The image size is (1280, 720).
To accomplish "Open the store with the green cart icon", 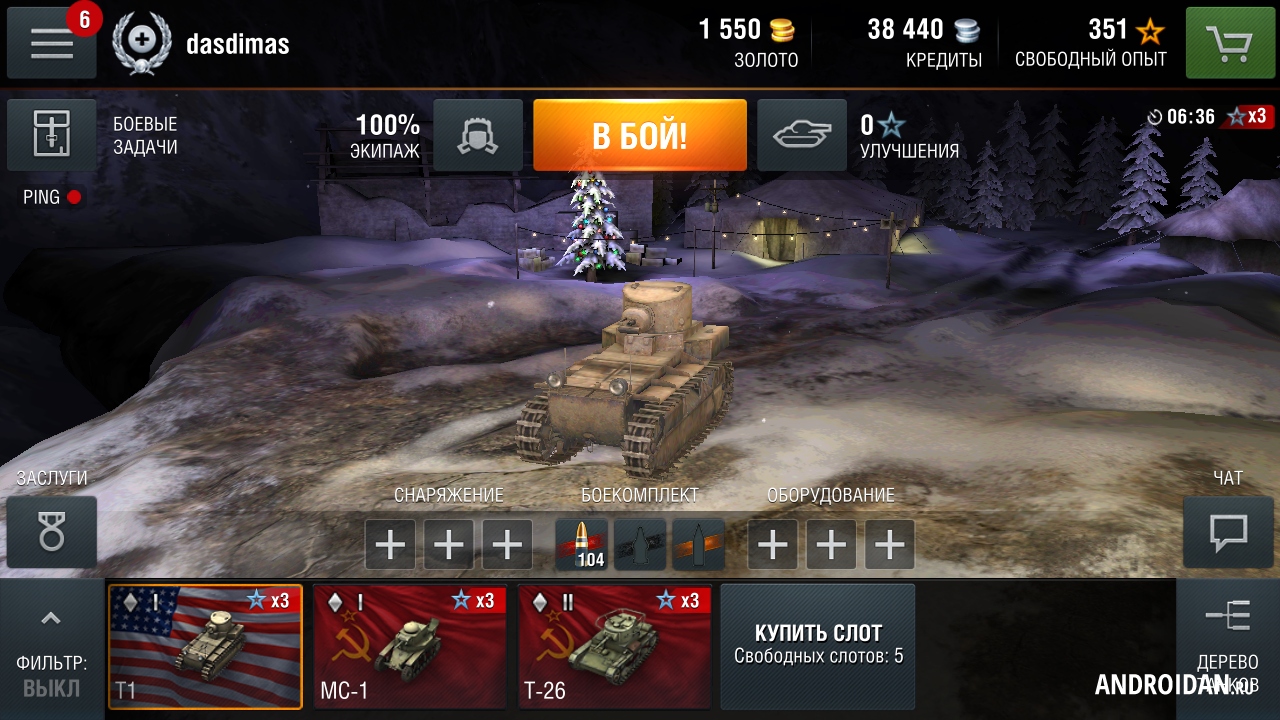I will [x=1229, y=42].
